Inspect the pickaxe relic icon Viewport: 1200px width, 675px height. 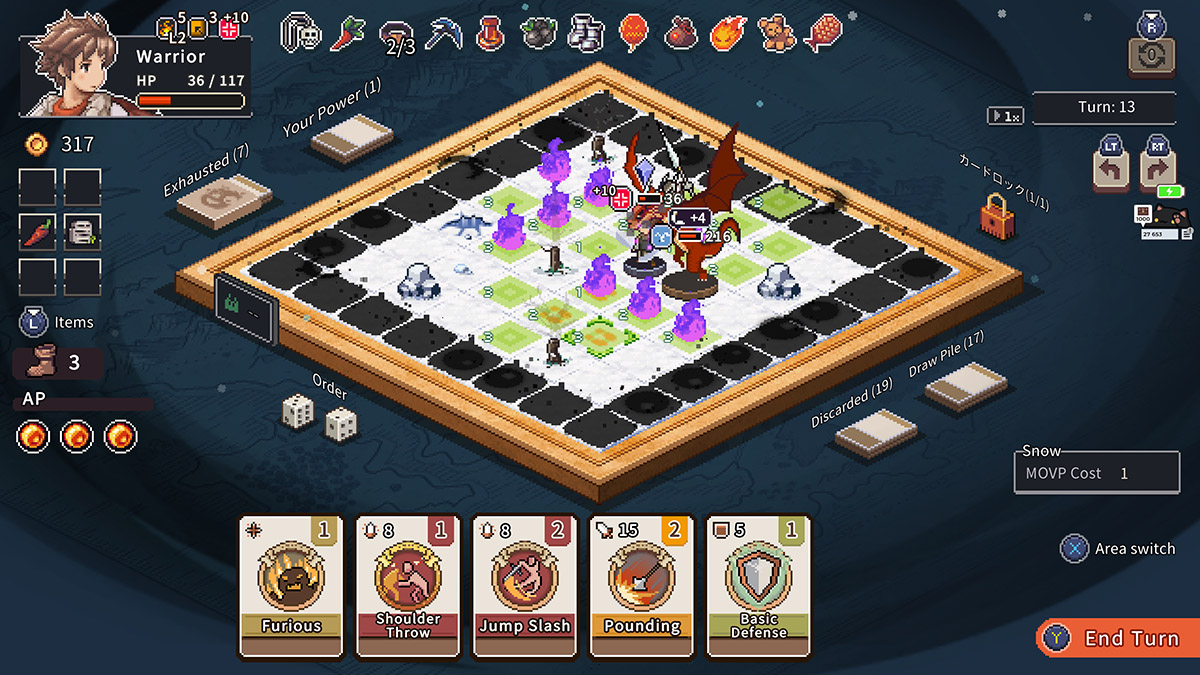(x=443, y=33)
